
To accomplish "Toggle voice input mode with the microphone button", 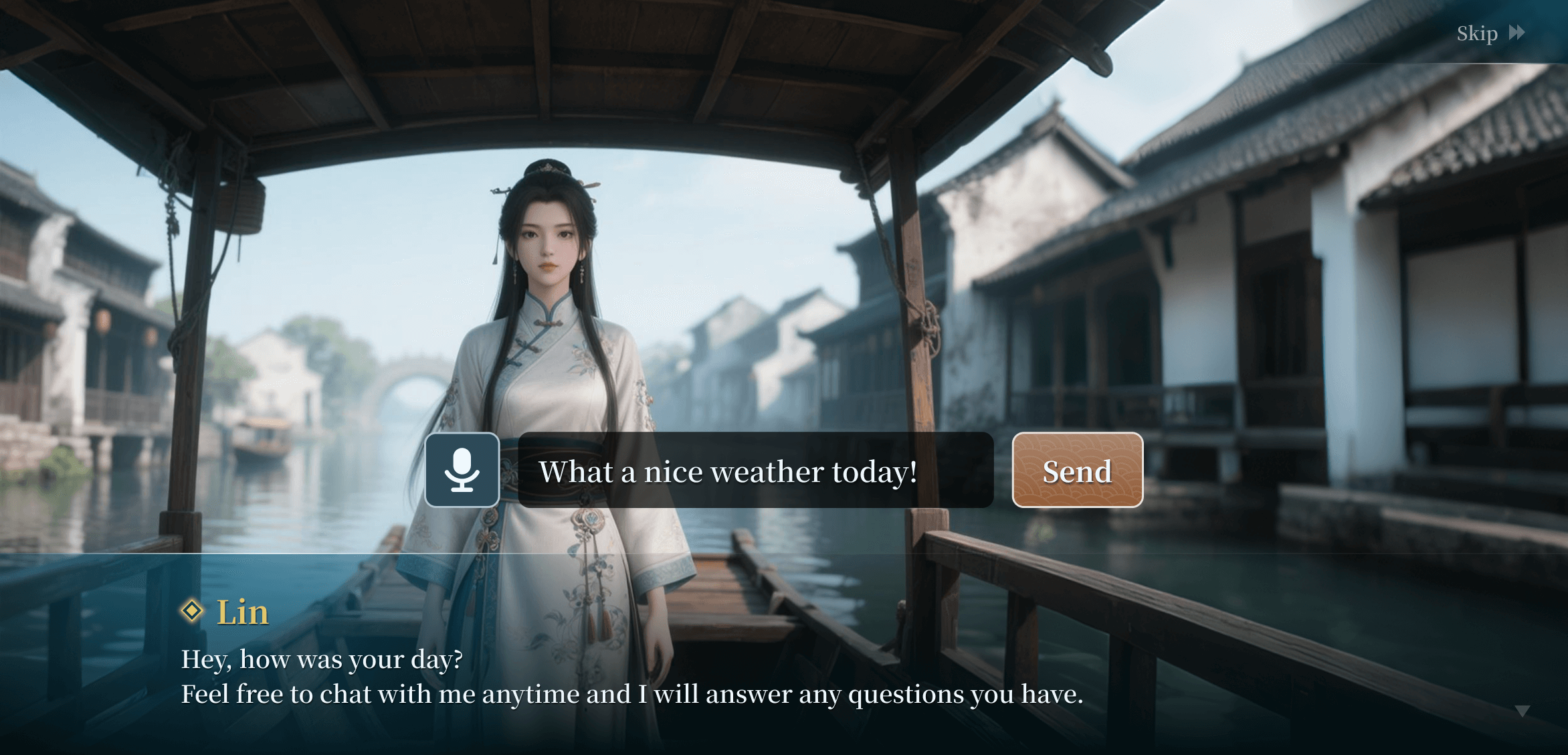I will [x=462, y=471].
